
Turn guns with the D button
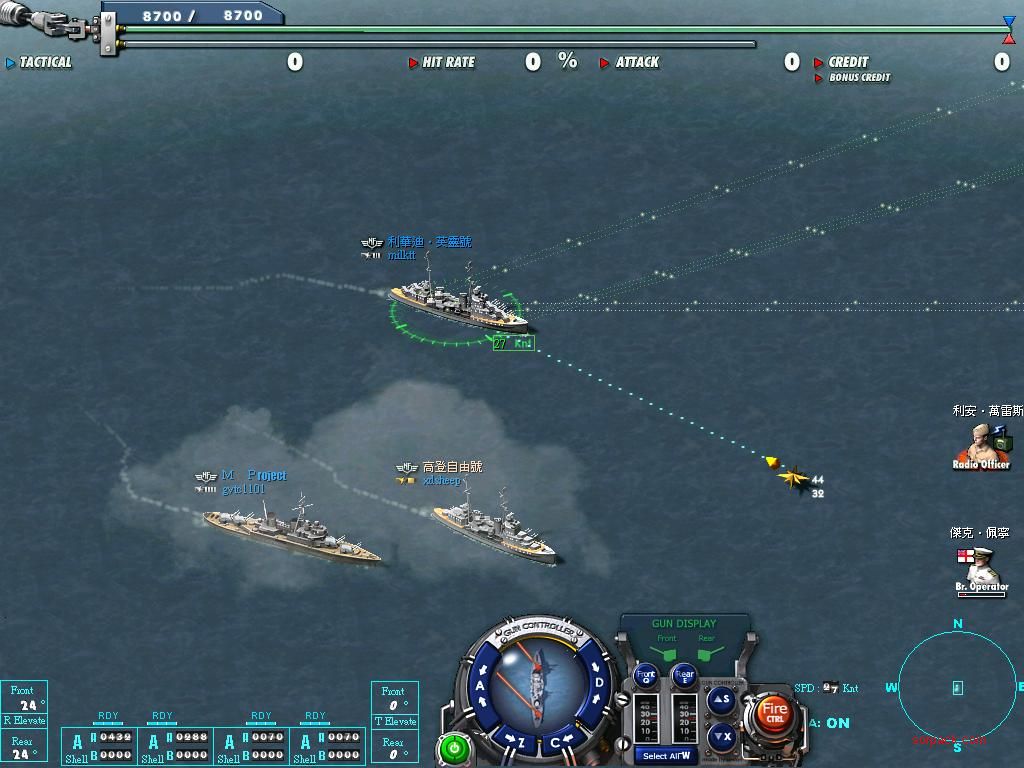[598, 684]
